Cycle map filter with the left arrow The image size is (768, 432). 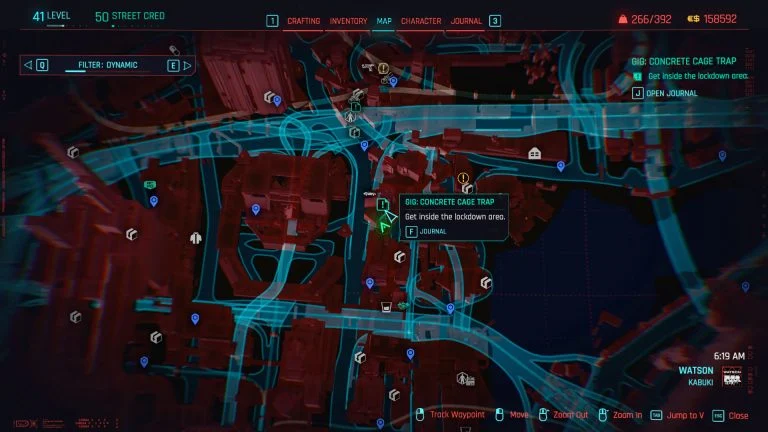coord(41,66)
